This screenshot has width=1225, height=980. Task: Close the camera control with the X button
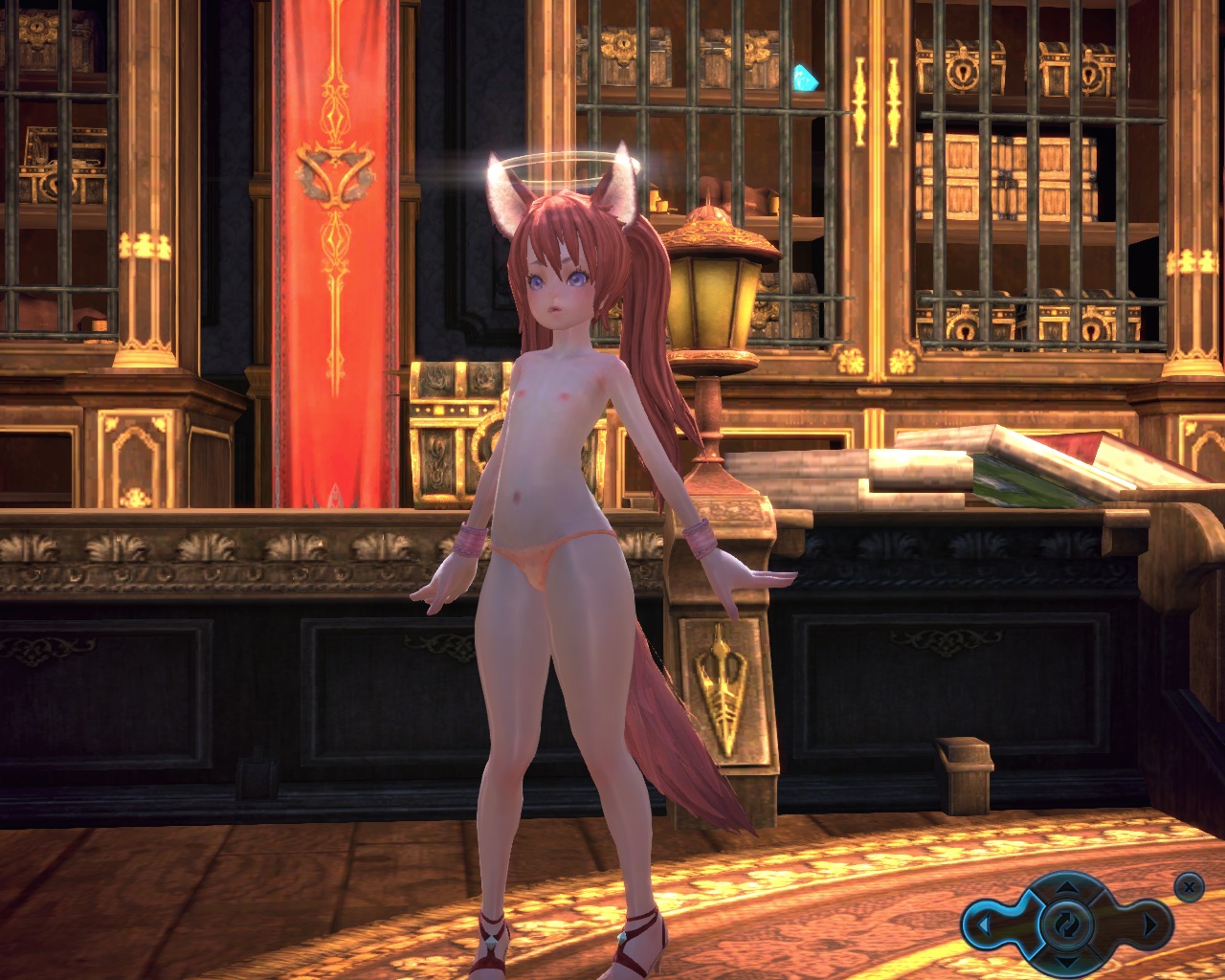(x=1189, y=887)
